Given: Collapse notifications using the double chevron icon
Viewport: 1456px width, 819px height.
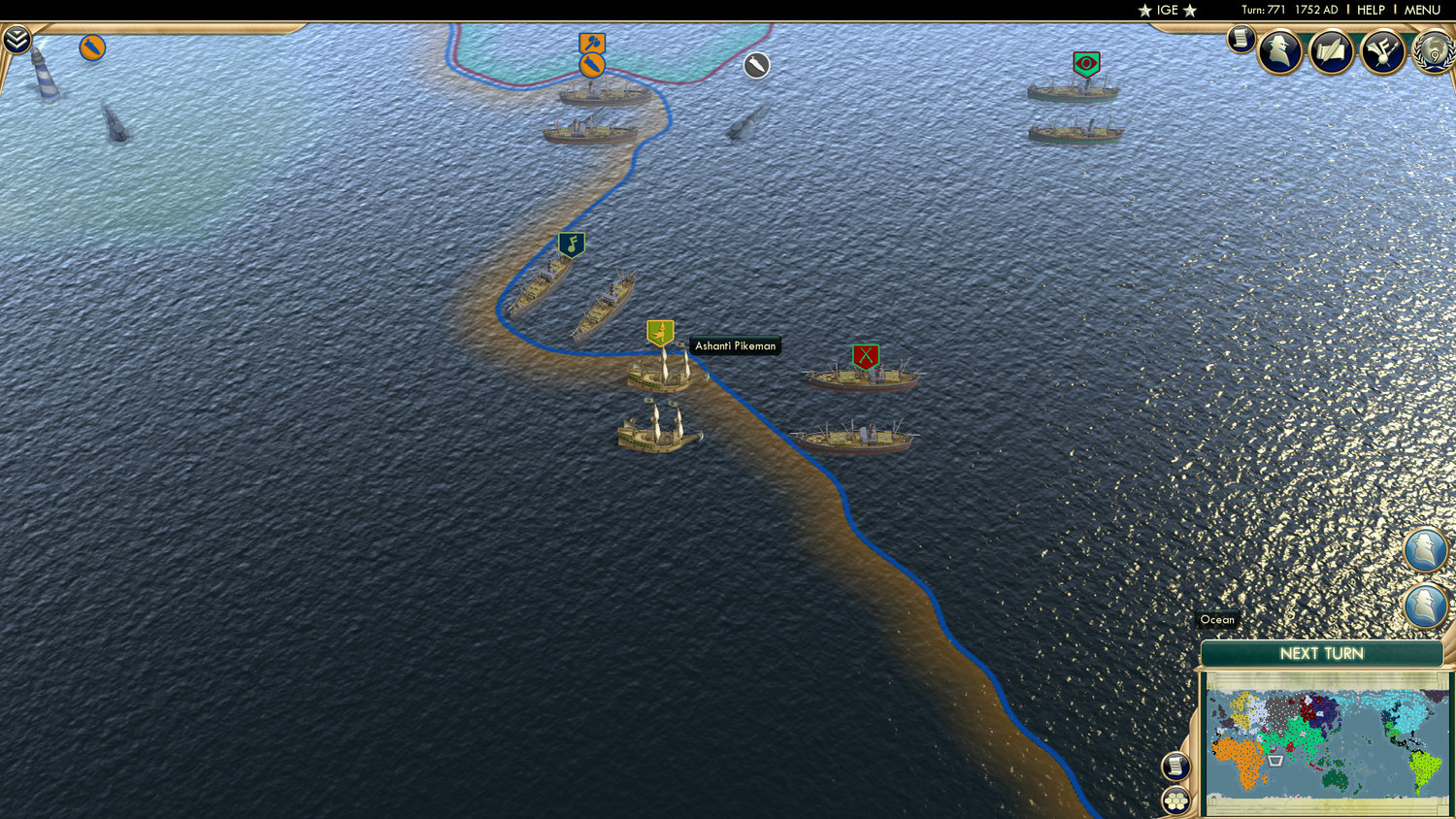Looking at the screenshot, I should [x=16, y=41].
